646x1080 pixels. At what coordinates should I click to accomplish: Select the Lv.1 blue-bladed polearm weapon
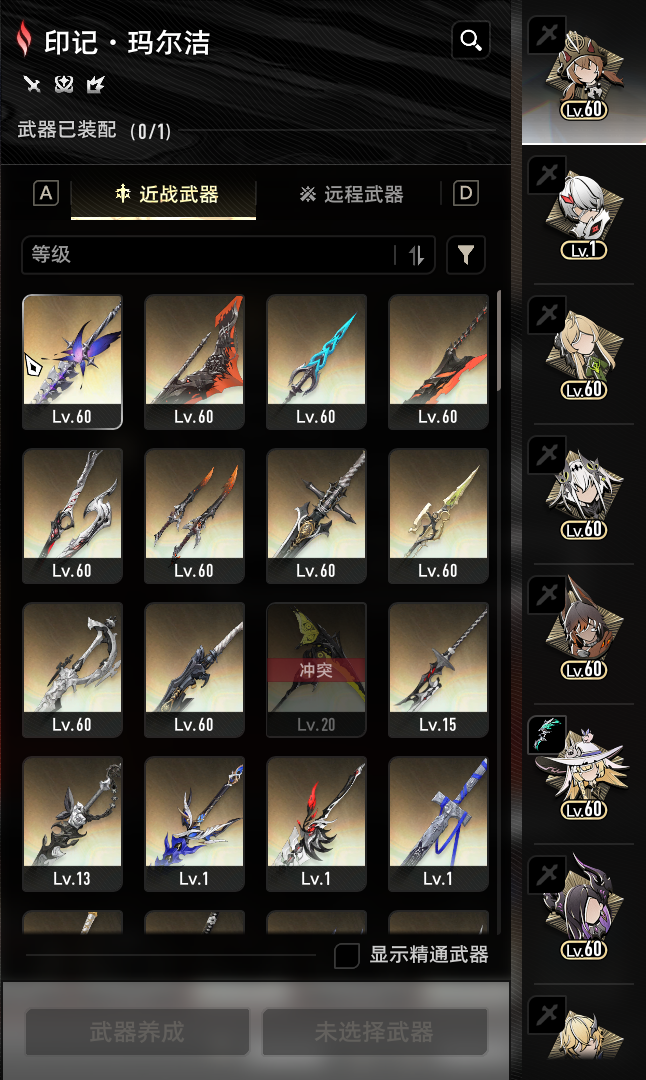[x=194, y=822]
